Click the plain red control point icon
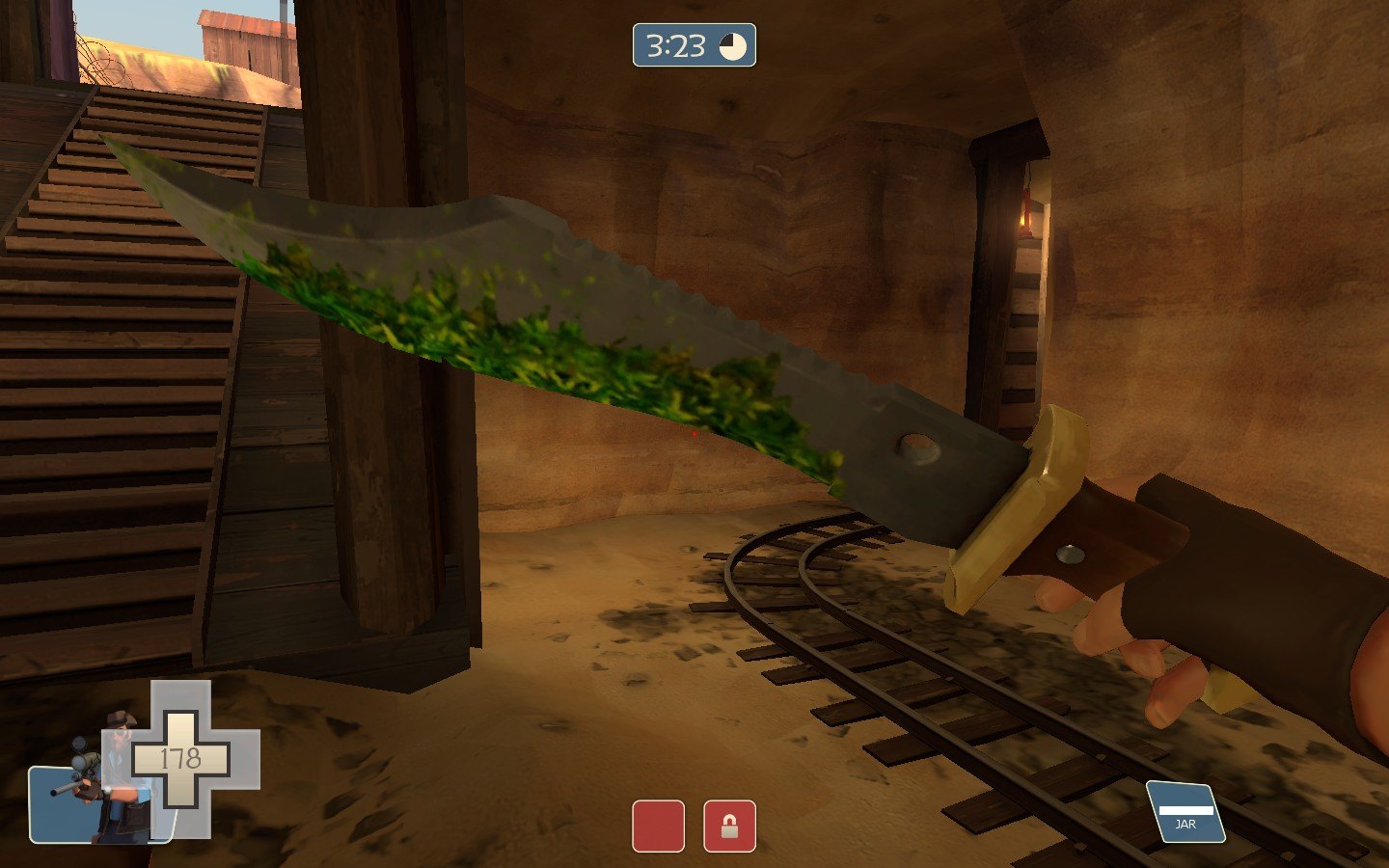The image size is (1389, 868). click(x=658, y=827)
